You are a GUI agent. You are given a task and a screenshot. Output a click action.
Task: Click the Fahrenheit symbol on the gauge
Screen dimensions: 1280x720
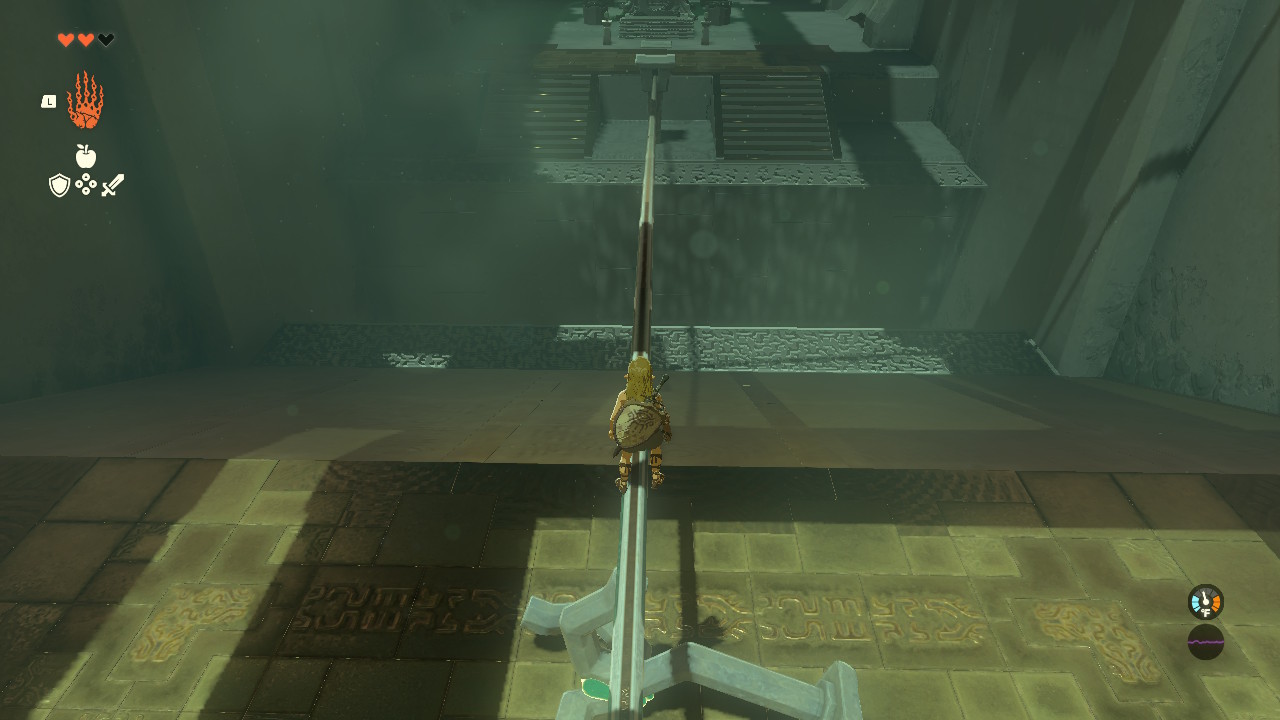click(x=1206, y=612)
